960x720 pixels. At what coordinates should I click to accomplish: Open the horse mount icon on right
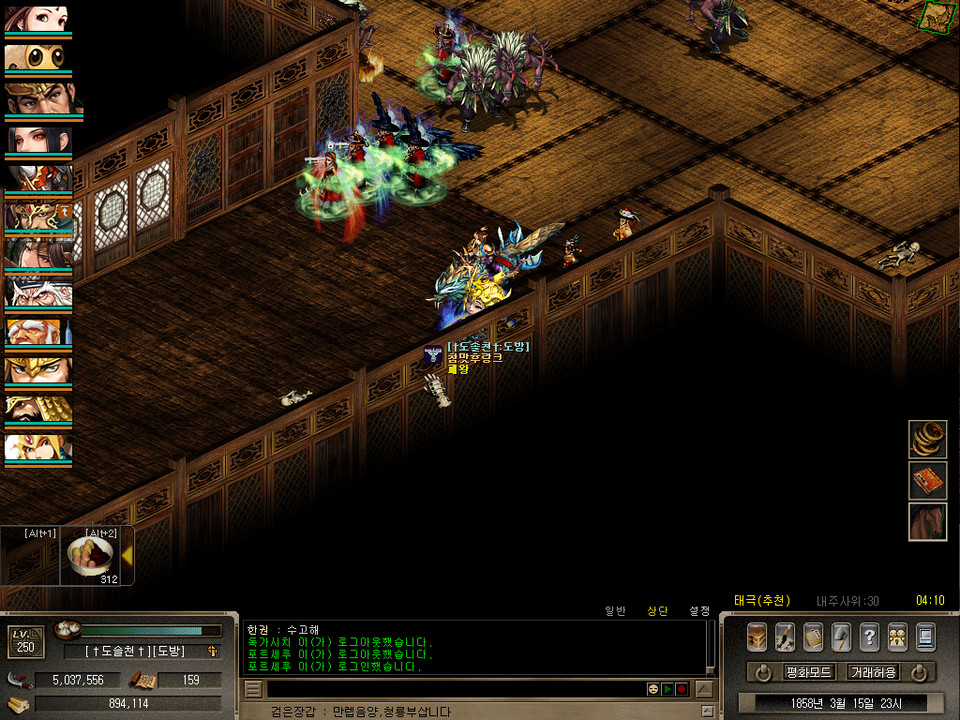point(927,521)
